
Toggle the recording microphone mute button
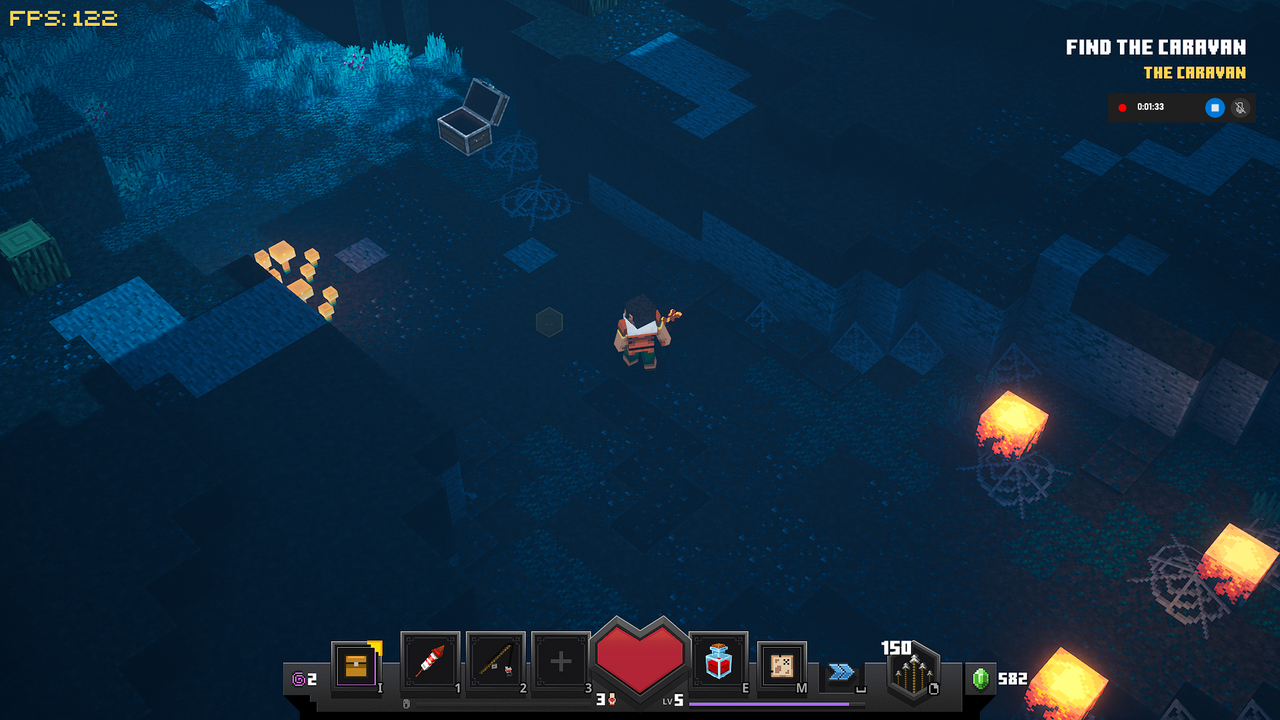tap(1241, 107)
